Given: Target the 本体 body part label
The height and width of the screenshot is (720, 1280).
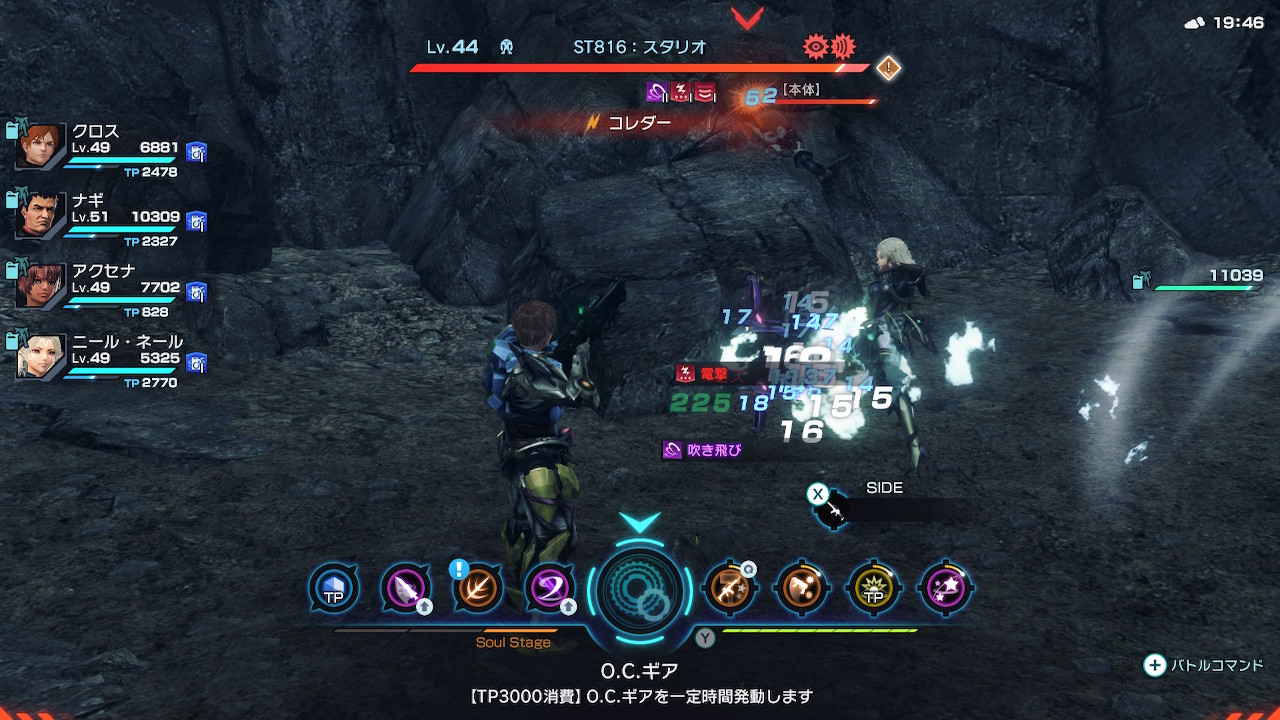Looking at the screenshot, I should (x=801, y=90).
